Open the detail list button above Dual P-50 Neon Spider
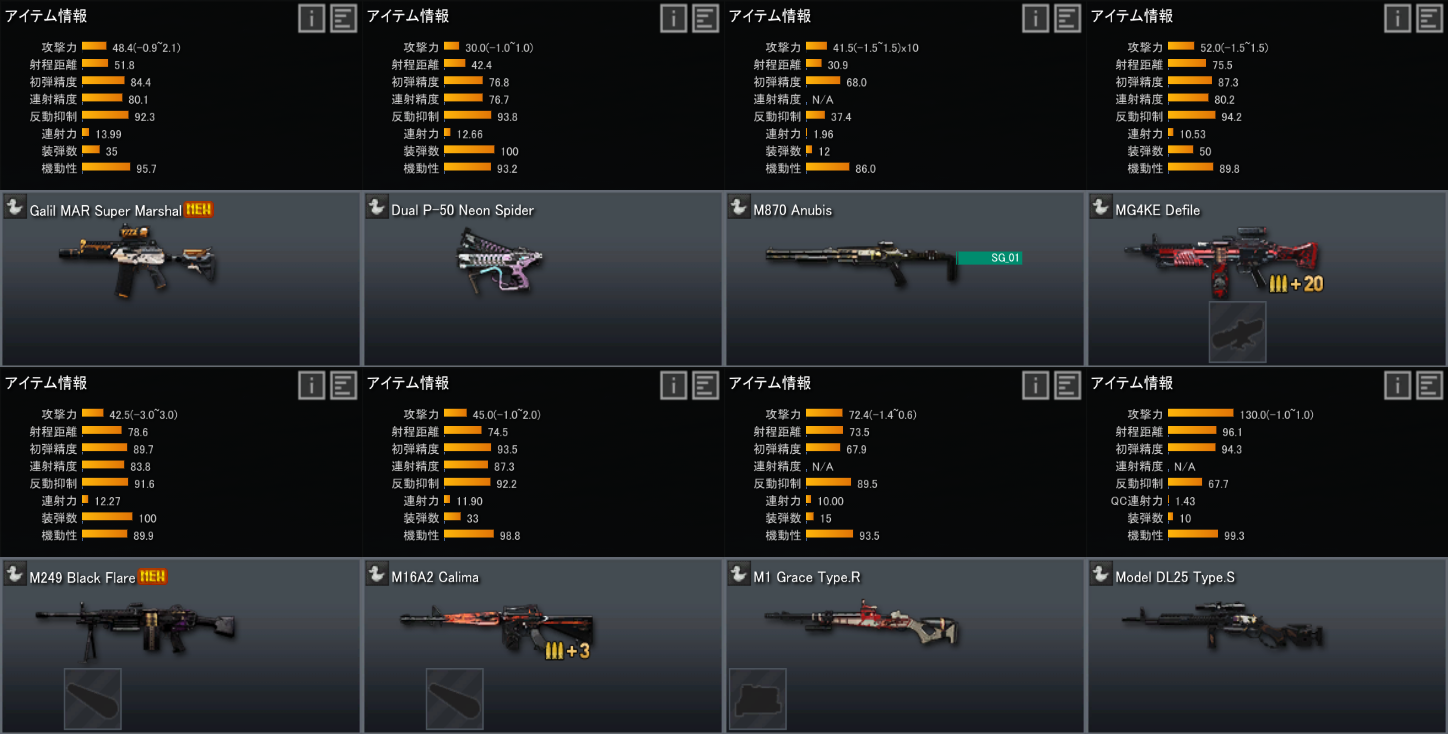The image size is (1448, 734). [x=706, y=18]
